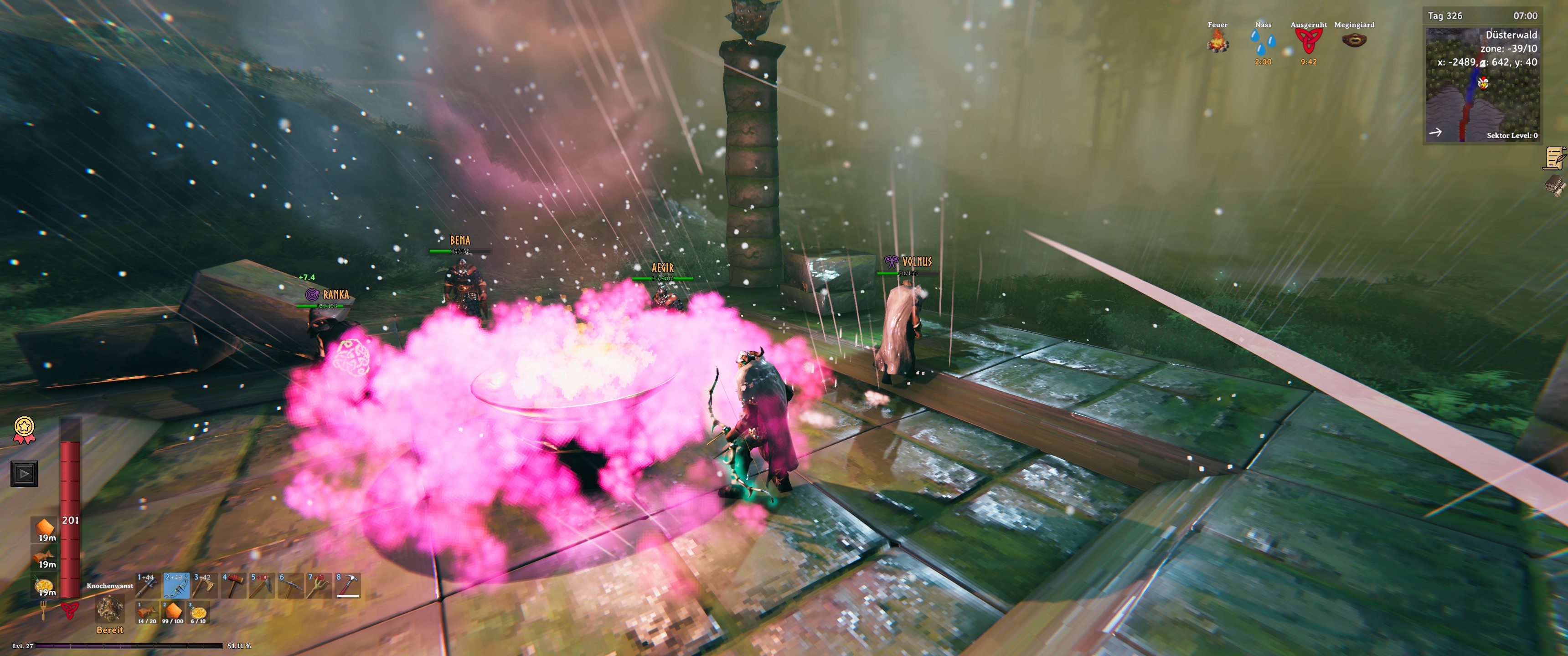Use the yellow stew 6/10 quick slot
This screenshot has height=656, width=1568.
198,613
